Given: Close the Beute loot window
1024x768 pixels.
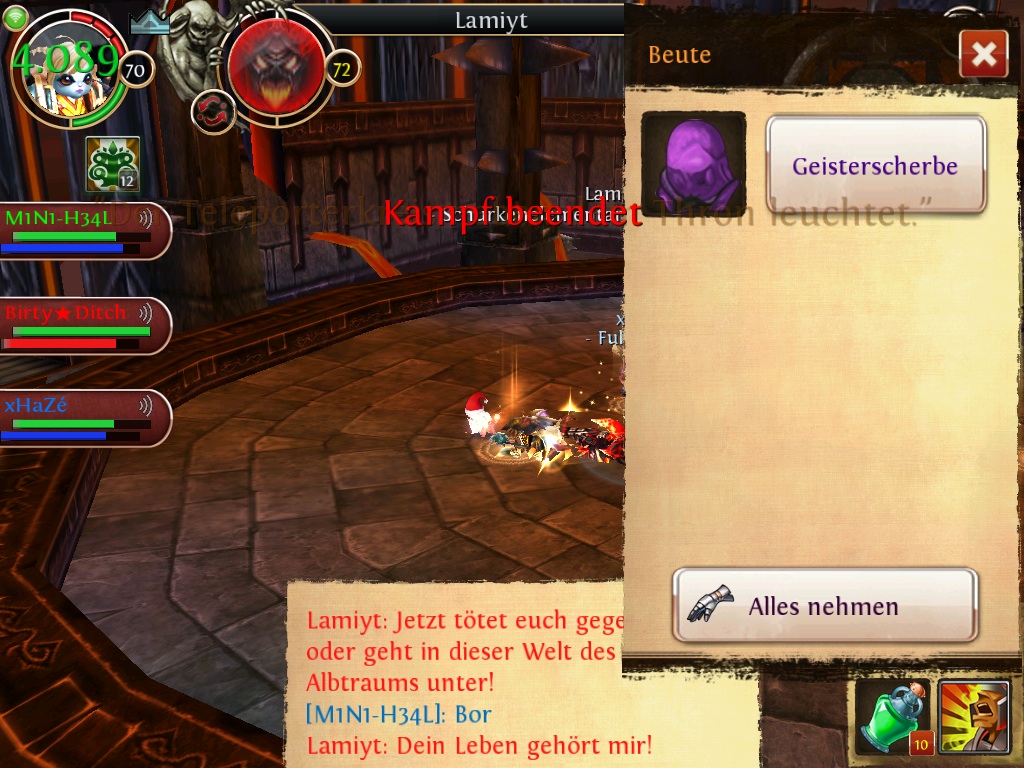Looking at the screenshot, I should pyautogui.click(x=983, y=54).
